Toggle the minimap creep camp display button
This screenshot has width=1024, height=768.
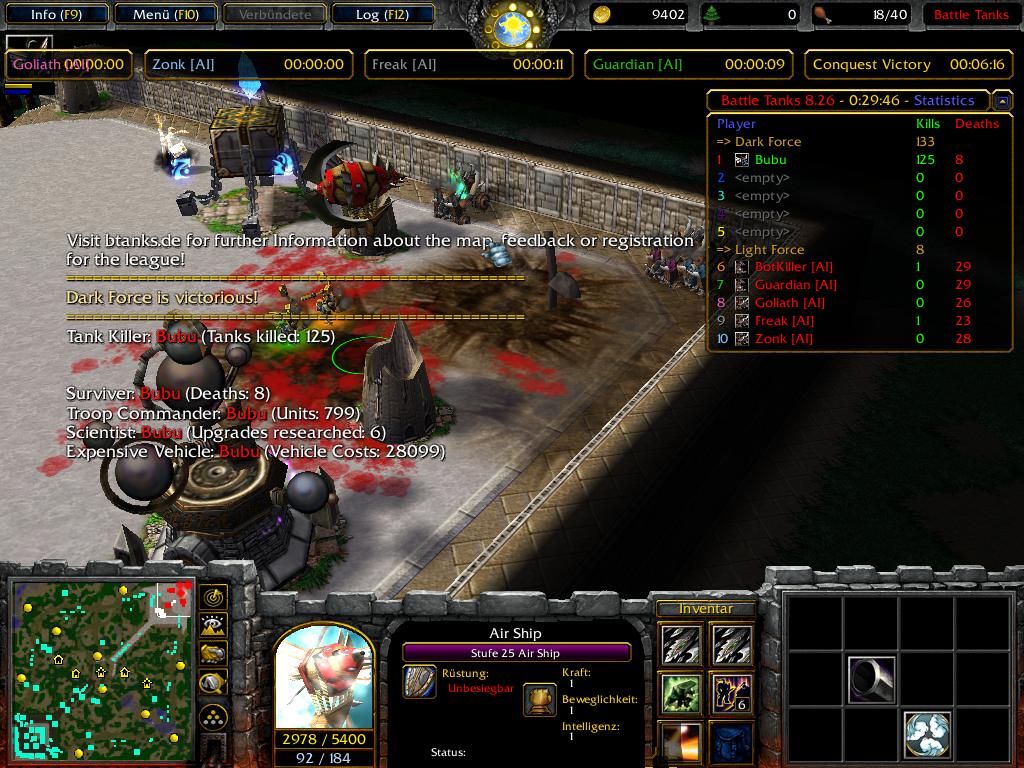(x=213, y=683)
